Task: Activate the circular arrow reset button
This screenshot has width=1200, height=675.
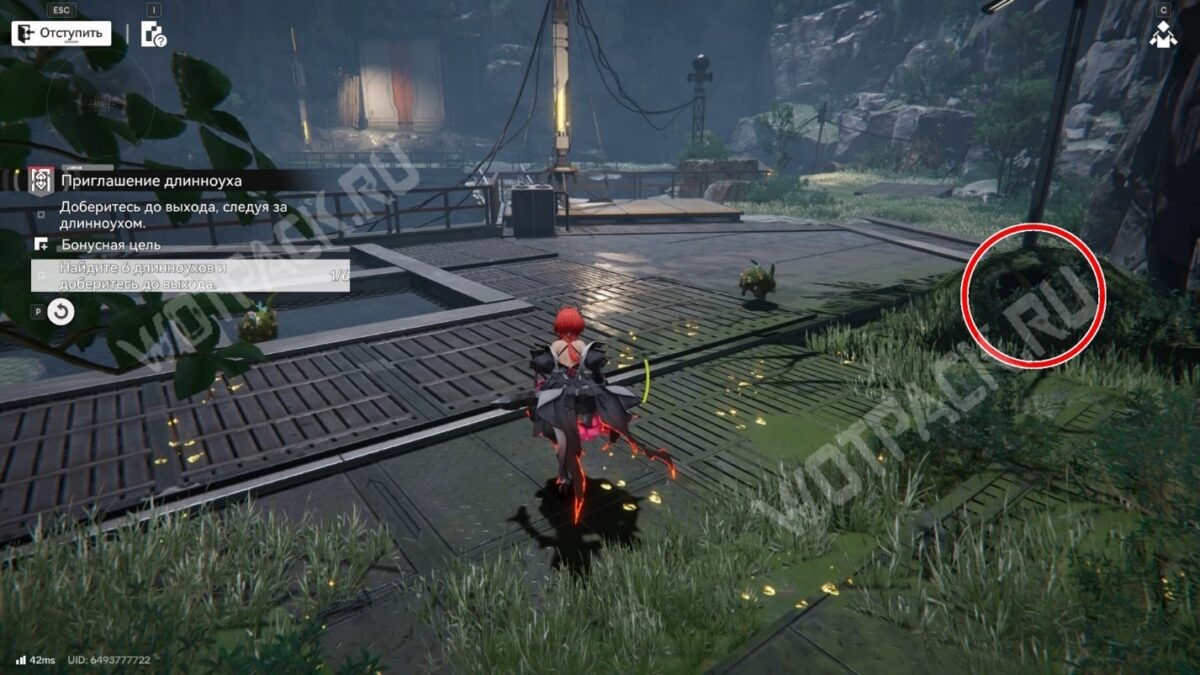Action: pos(61,312)
